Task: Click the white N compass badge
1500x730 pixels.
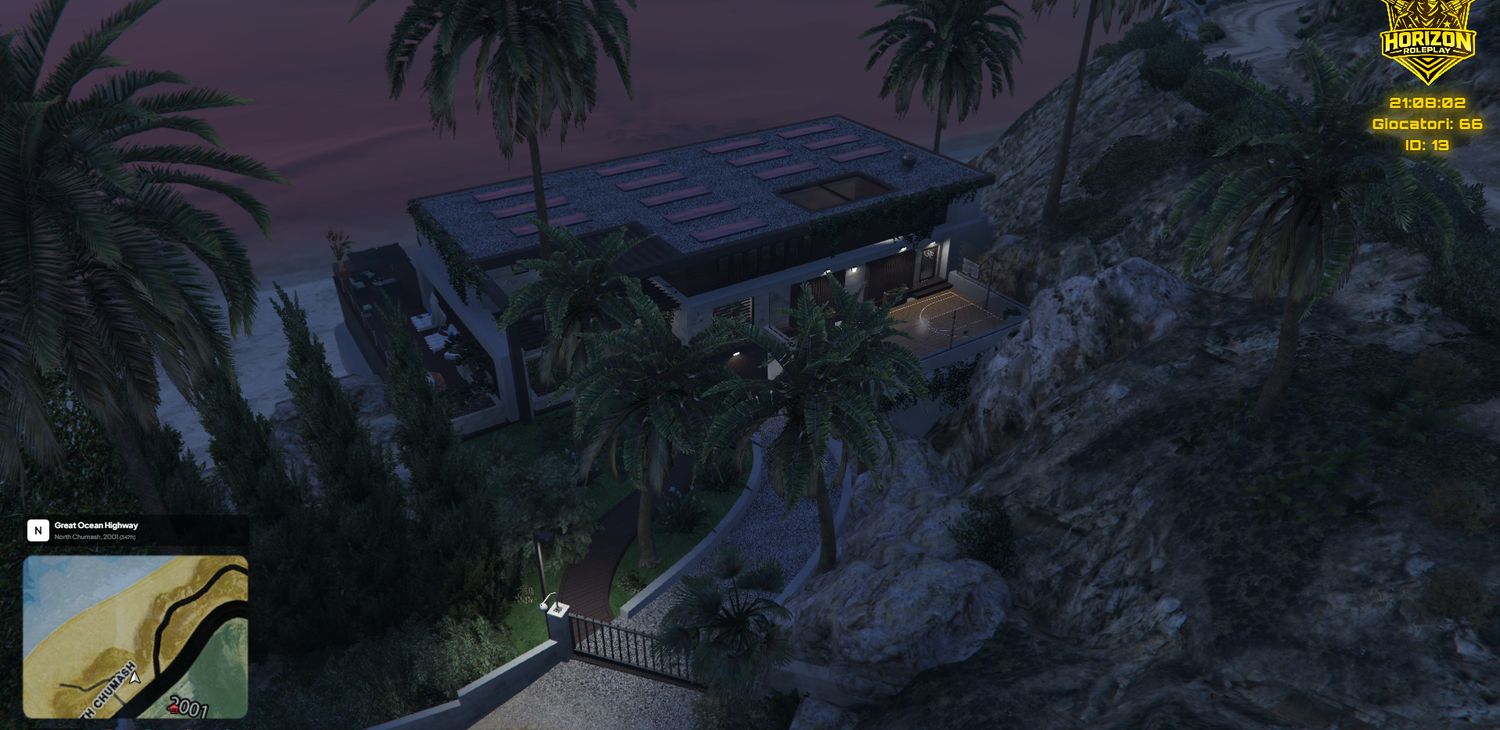Action: [37, 530]
